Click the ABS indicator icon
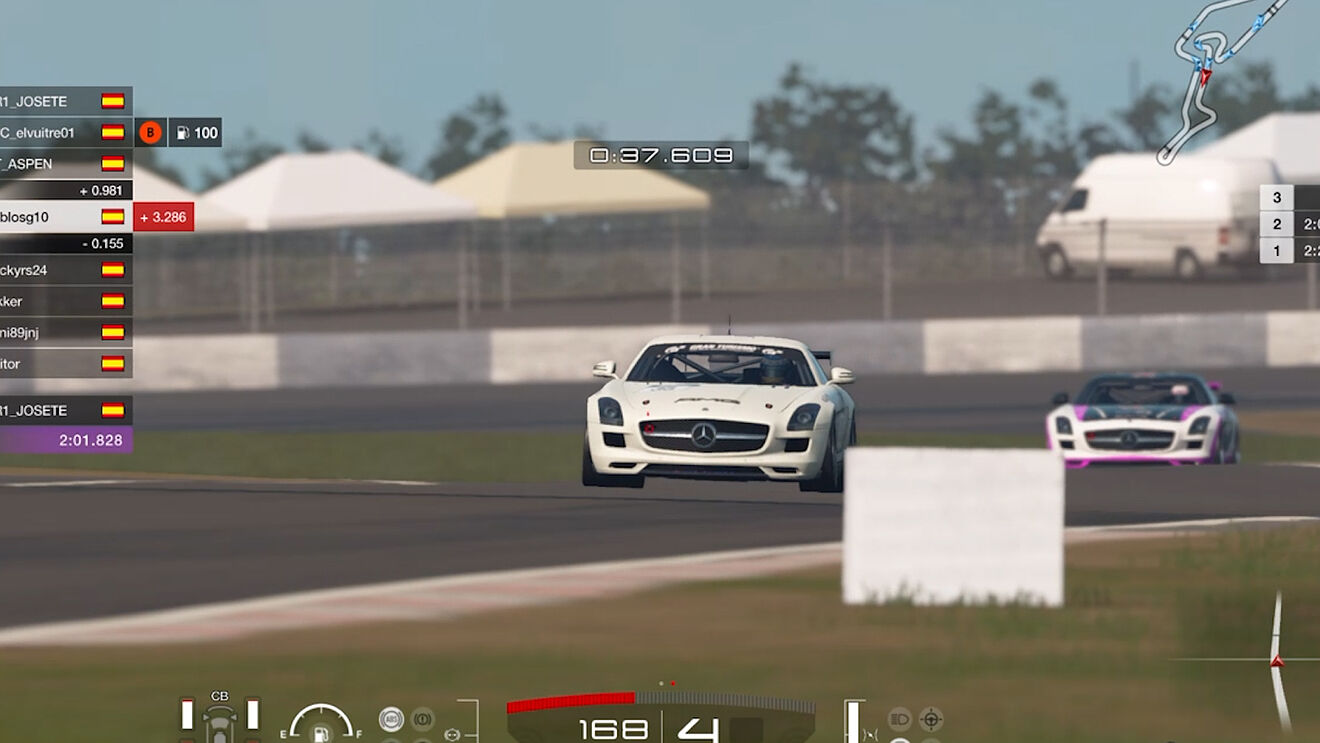The height and width of the screenshot is (743, 1320). (x=391, y=719)
